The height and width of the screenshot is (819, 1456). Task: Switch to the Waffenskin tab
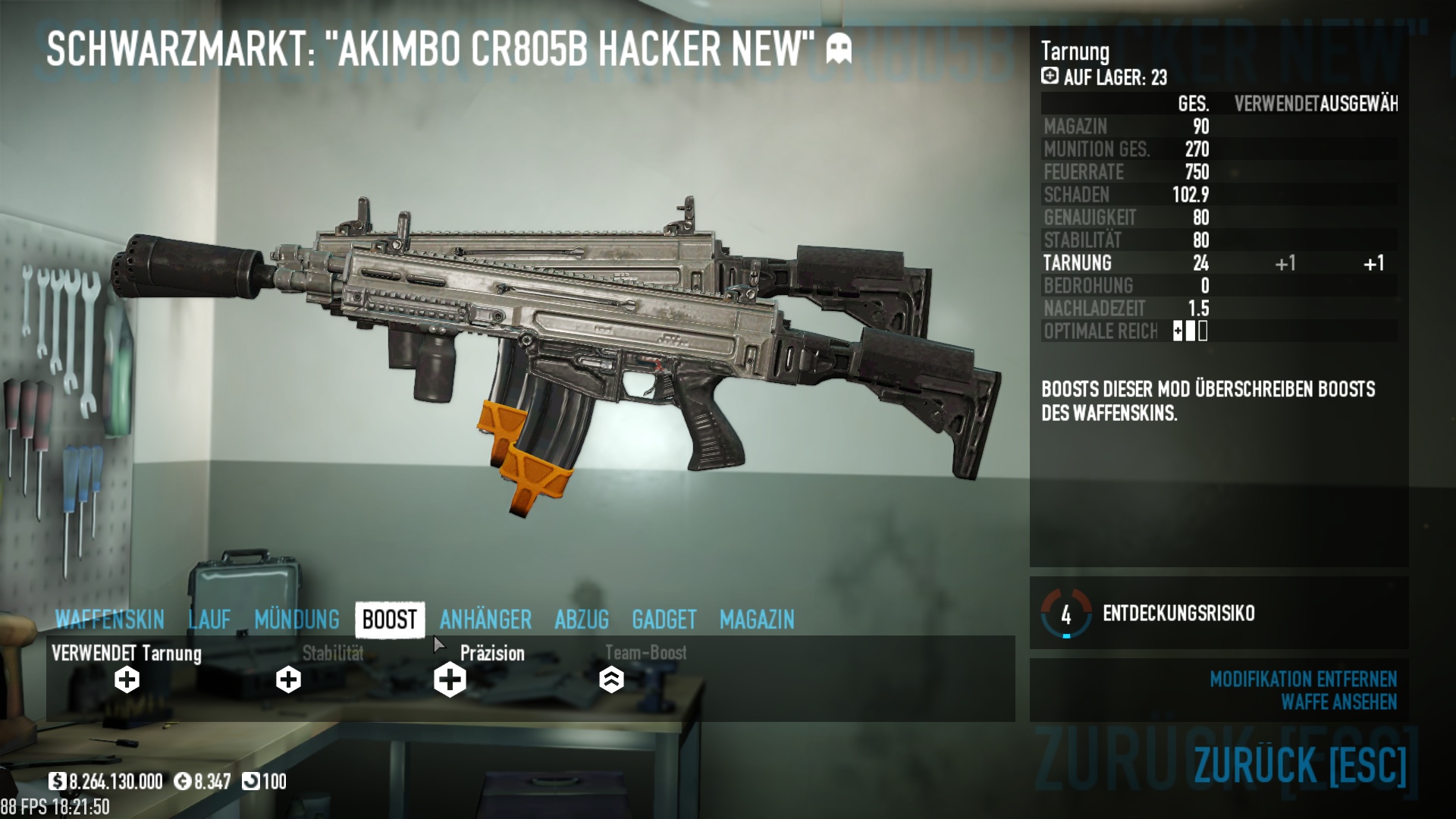coord(110,620)
